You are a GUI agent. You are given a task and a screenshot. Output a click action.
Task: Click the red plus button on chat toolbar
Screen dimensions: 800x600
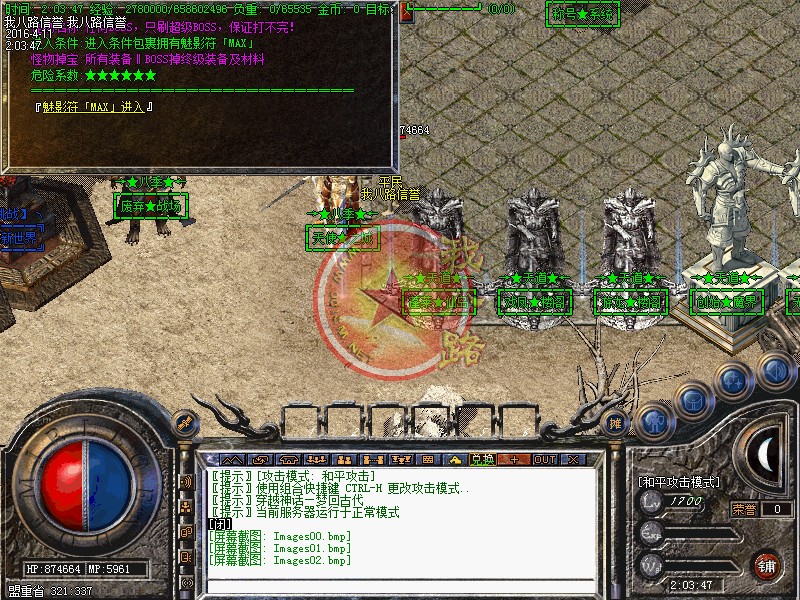pos(513,459)
